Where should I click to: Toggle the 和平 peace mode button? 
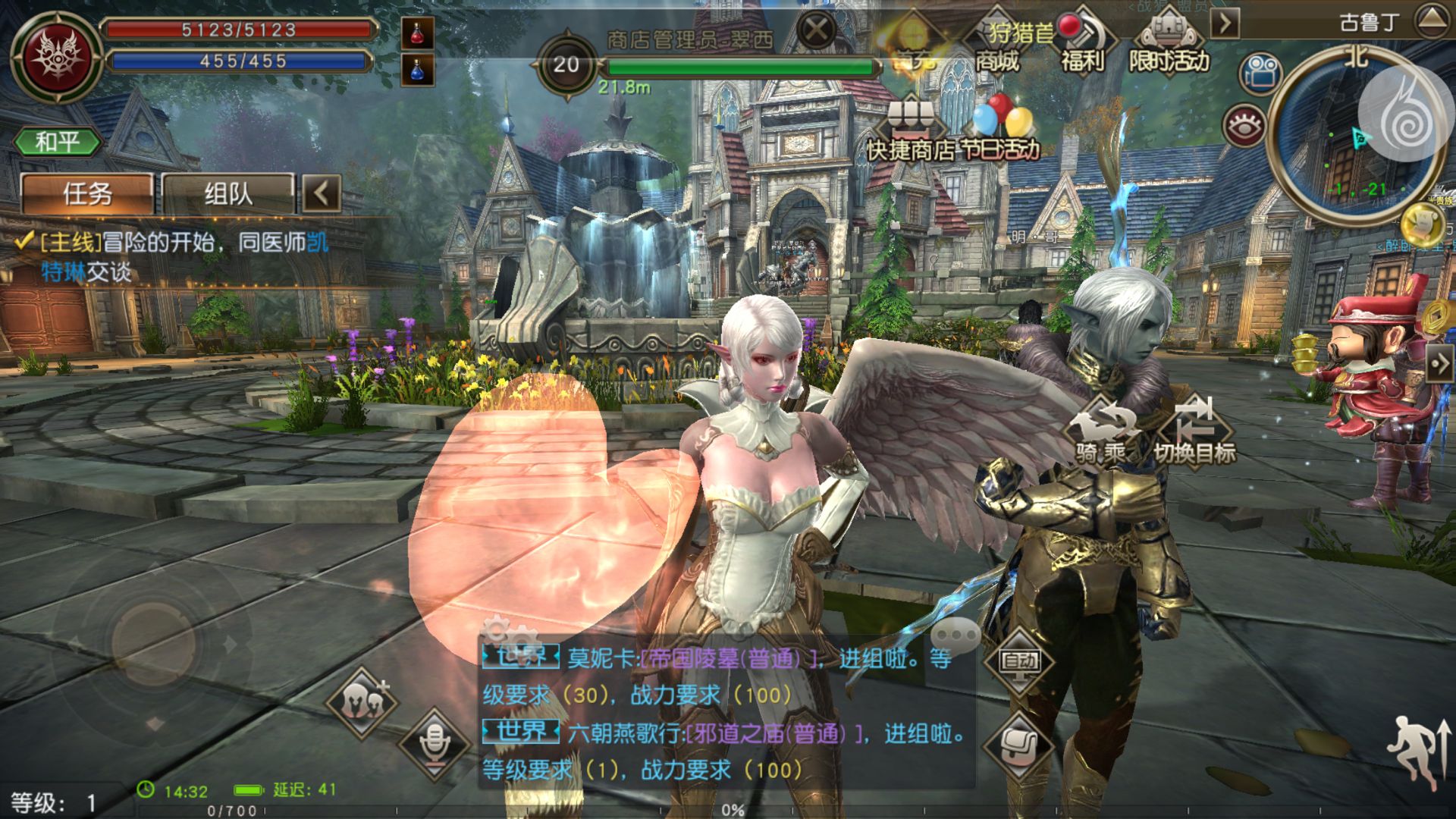pos(57,142)
